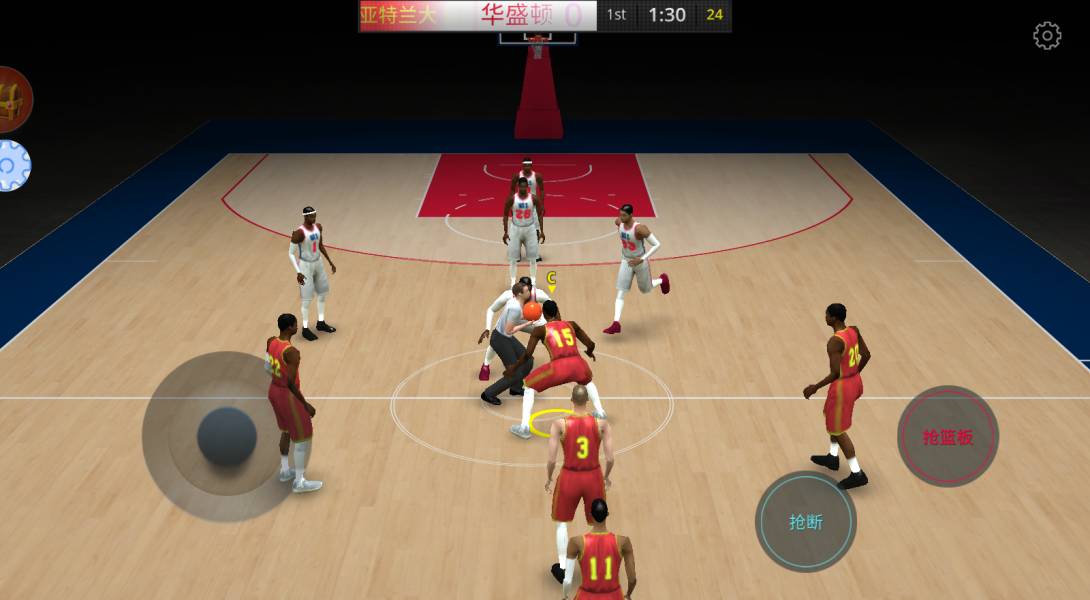This screenshot has height=600, width=1090.
Task: Tap the 抢篮板 rebound button
Action: pos(947,436)
